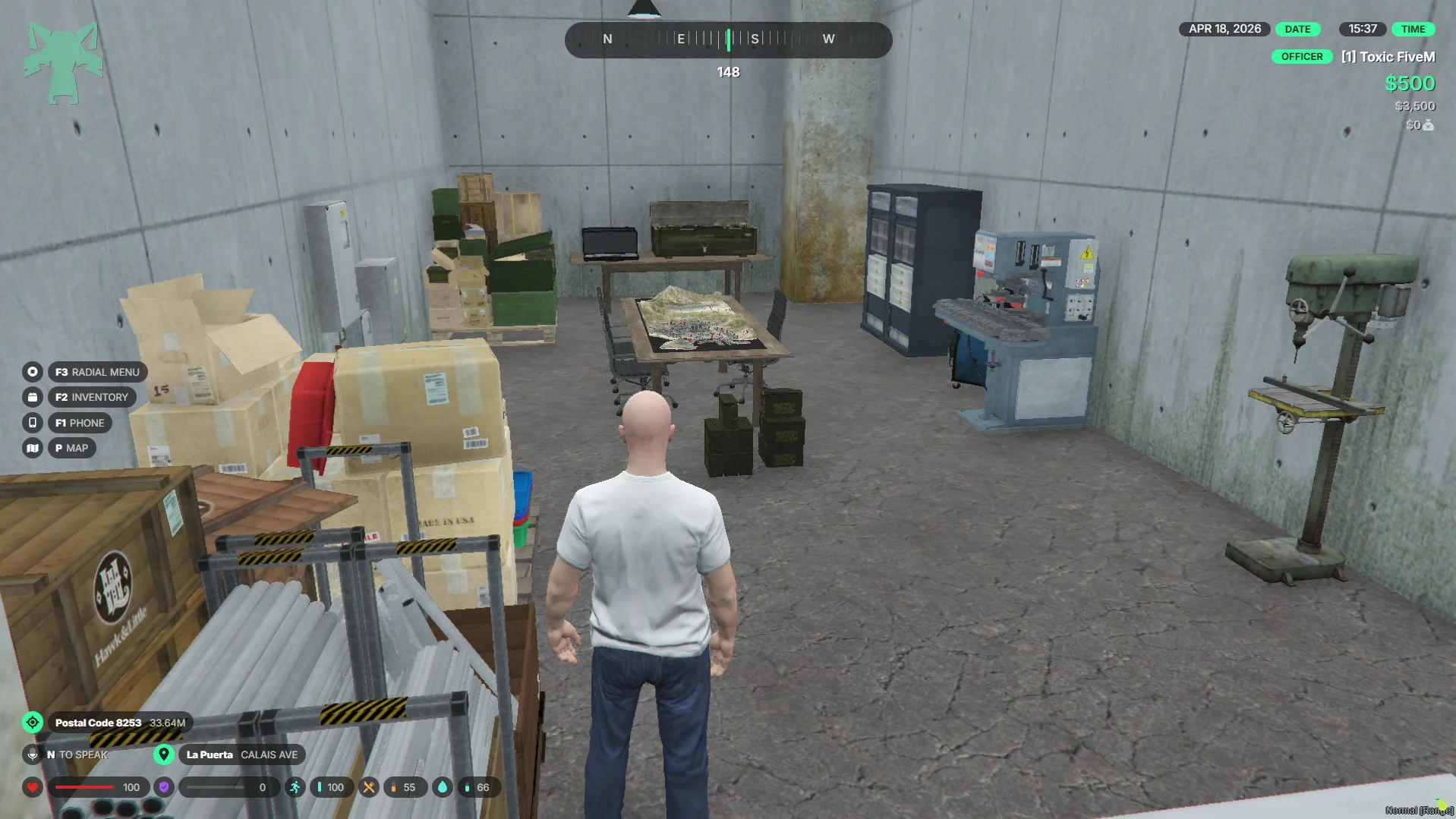Click the OFFICER job badge

pos(1301,57)
